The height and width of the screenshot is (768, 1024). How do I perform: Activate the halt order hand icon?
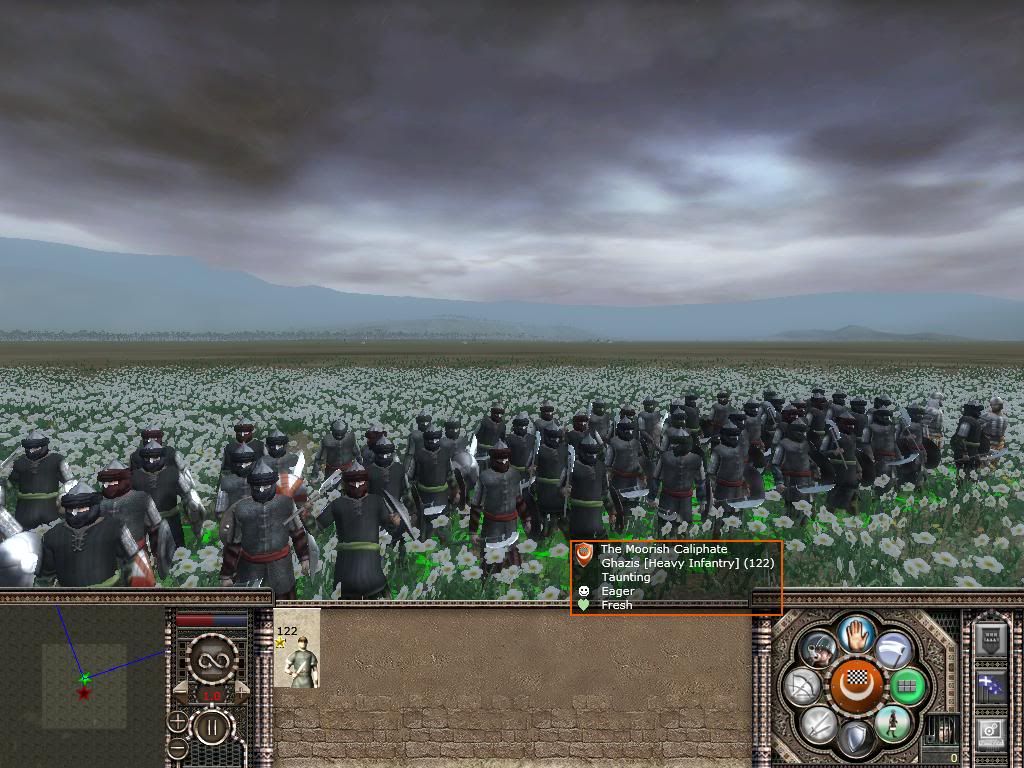[857, 633]
